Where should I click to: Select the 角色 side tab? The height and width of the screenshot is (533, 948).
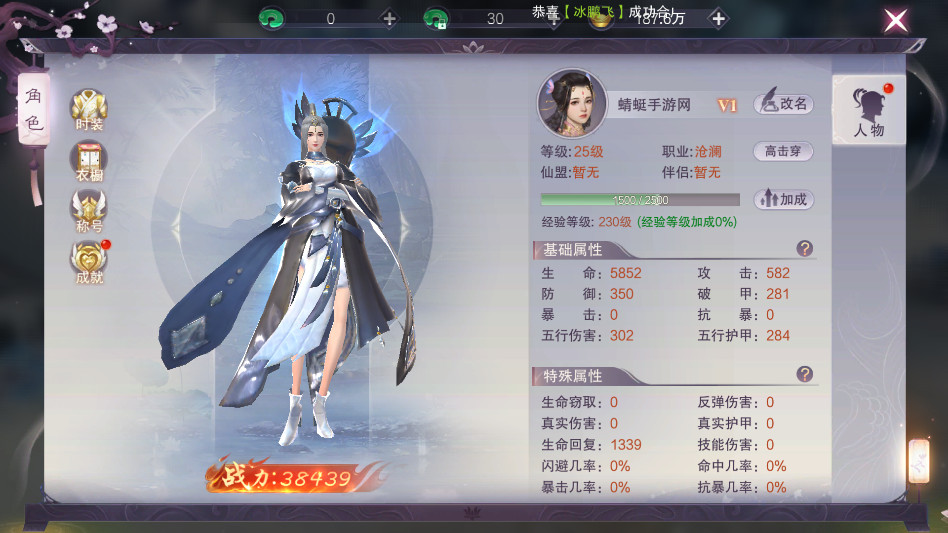pos(33,110)
